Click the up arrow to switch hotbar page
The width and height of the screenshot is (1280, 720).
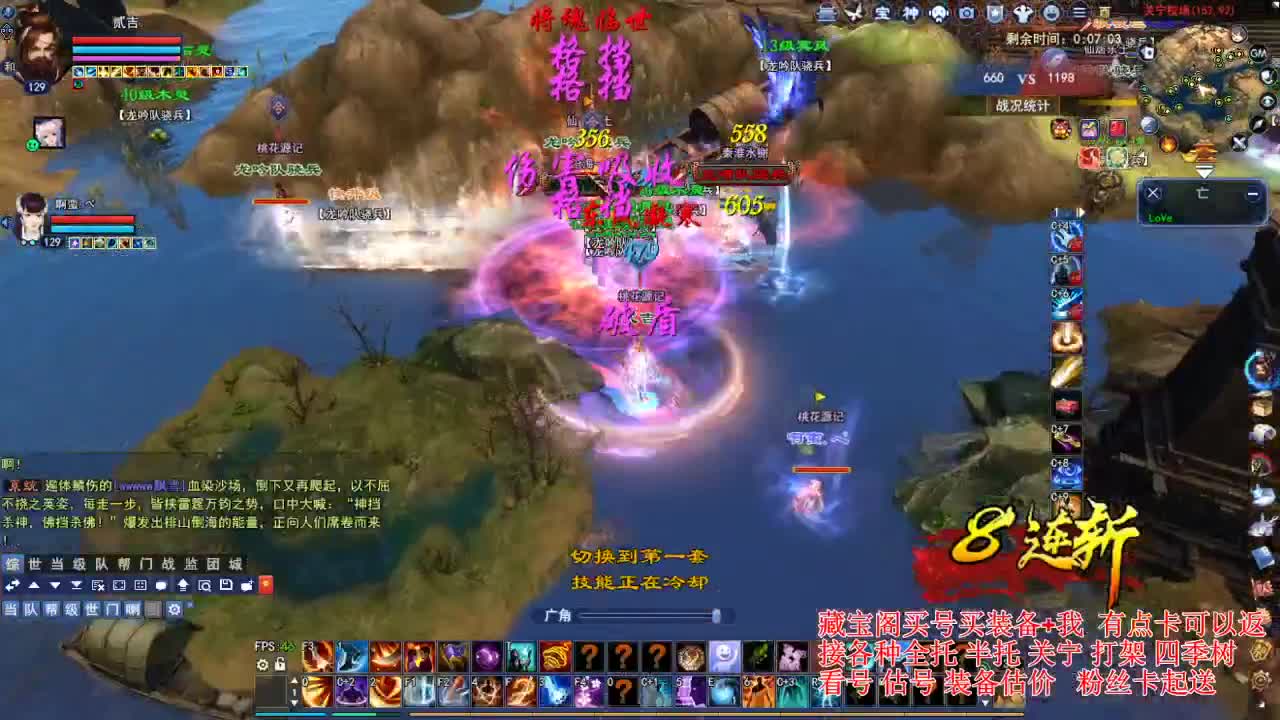[294, 678]
